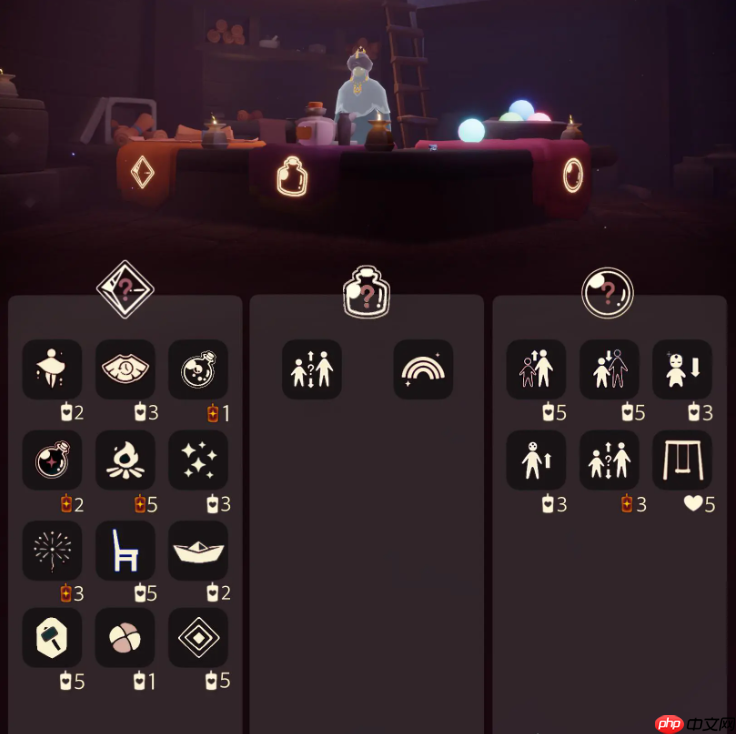Image resolution: width=736 pixels, height=734 pixels.
Task: Select the paper boat item
Action: coord(198,550)
